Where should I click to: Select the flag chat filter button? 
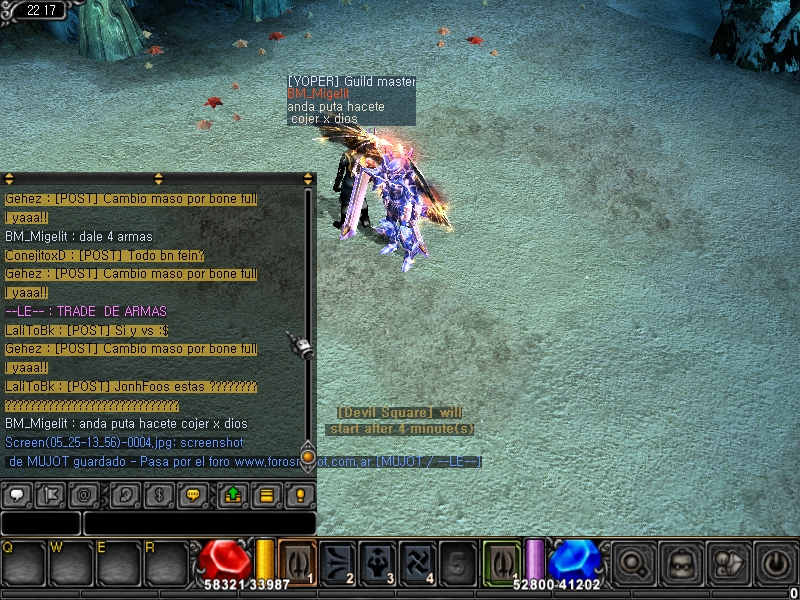[50, 495]
